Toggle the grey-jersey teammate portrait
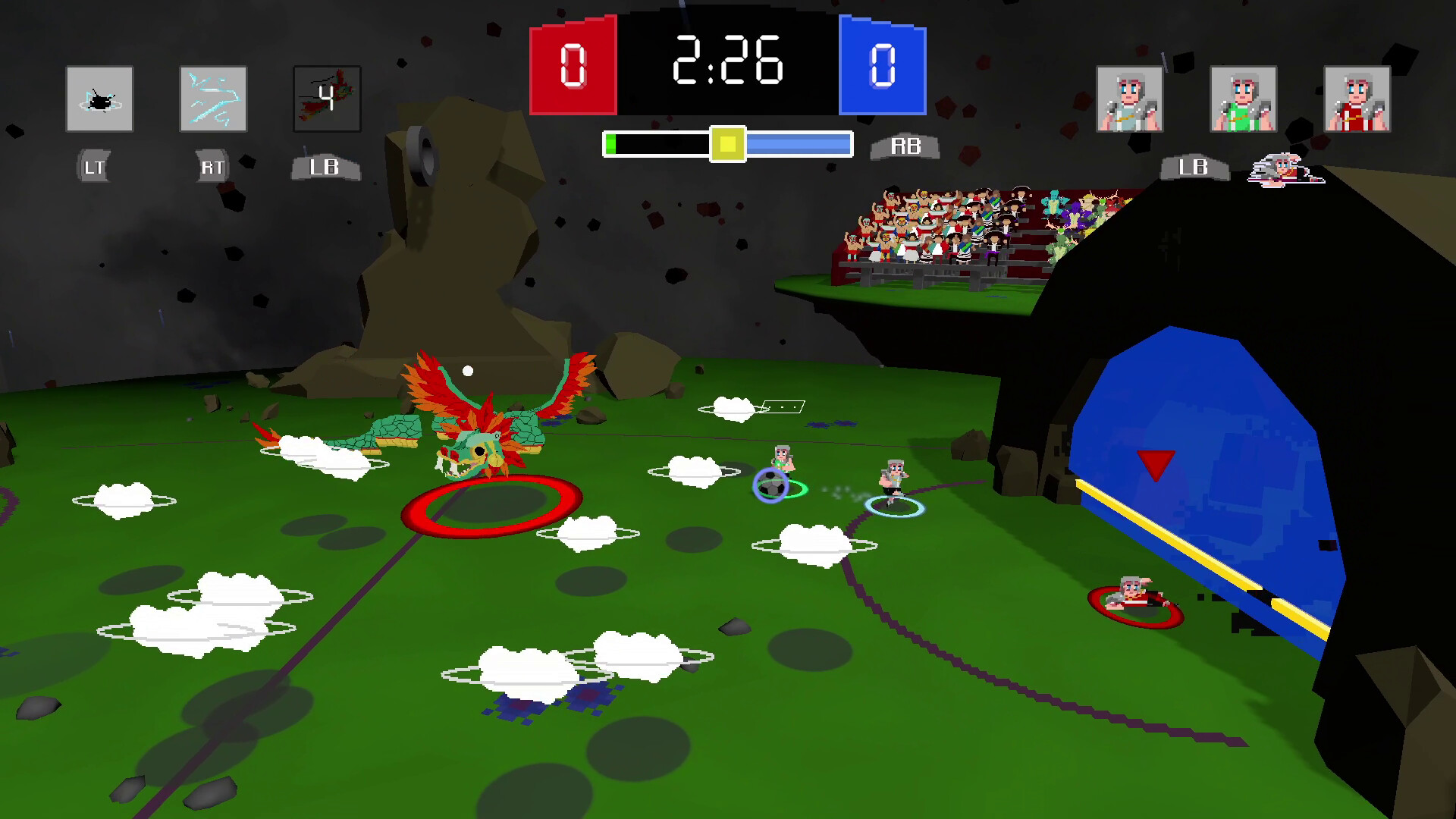Viewport: 1456px width, 819px height. [1128, 99]
